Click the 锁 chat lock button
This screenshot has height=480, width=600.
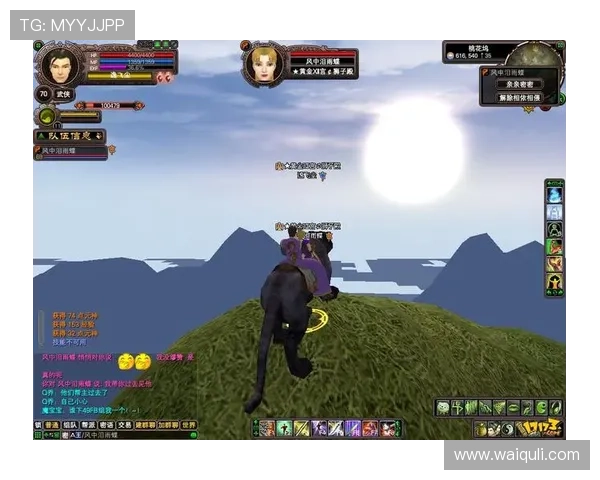[37, 425]
